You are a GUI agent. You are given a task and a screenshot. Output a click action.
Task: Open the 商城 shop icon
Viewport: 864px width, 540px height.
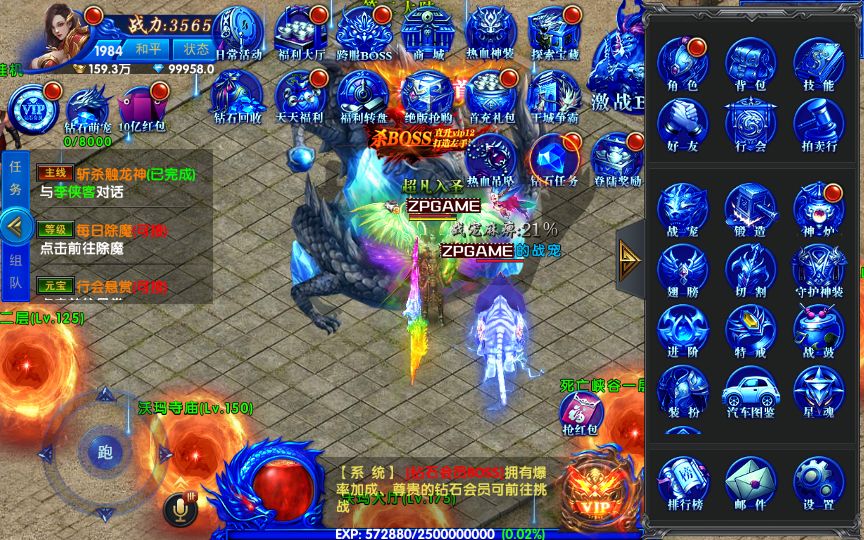[x=431, y=36]
